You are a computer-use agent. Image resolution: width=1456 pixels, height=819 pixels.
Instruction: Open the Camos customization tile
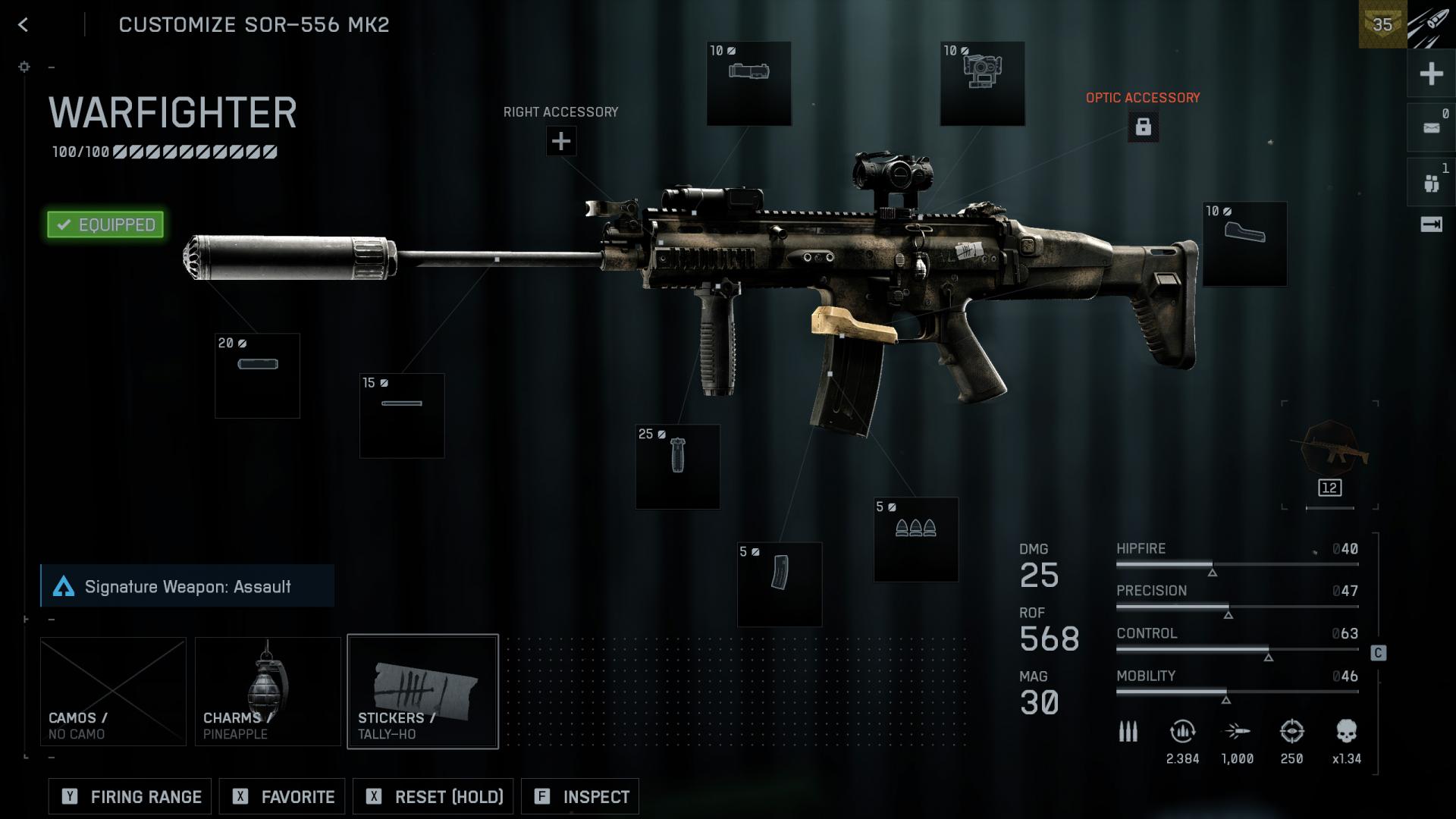coord(113,691)
